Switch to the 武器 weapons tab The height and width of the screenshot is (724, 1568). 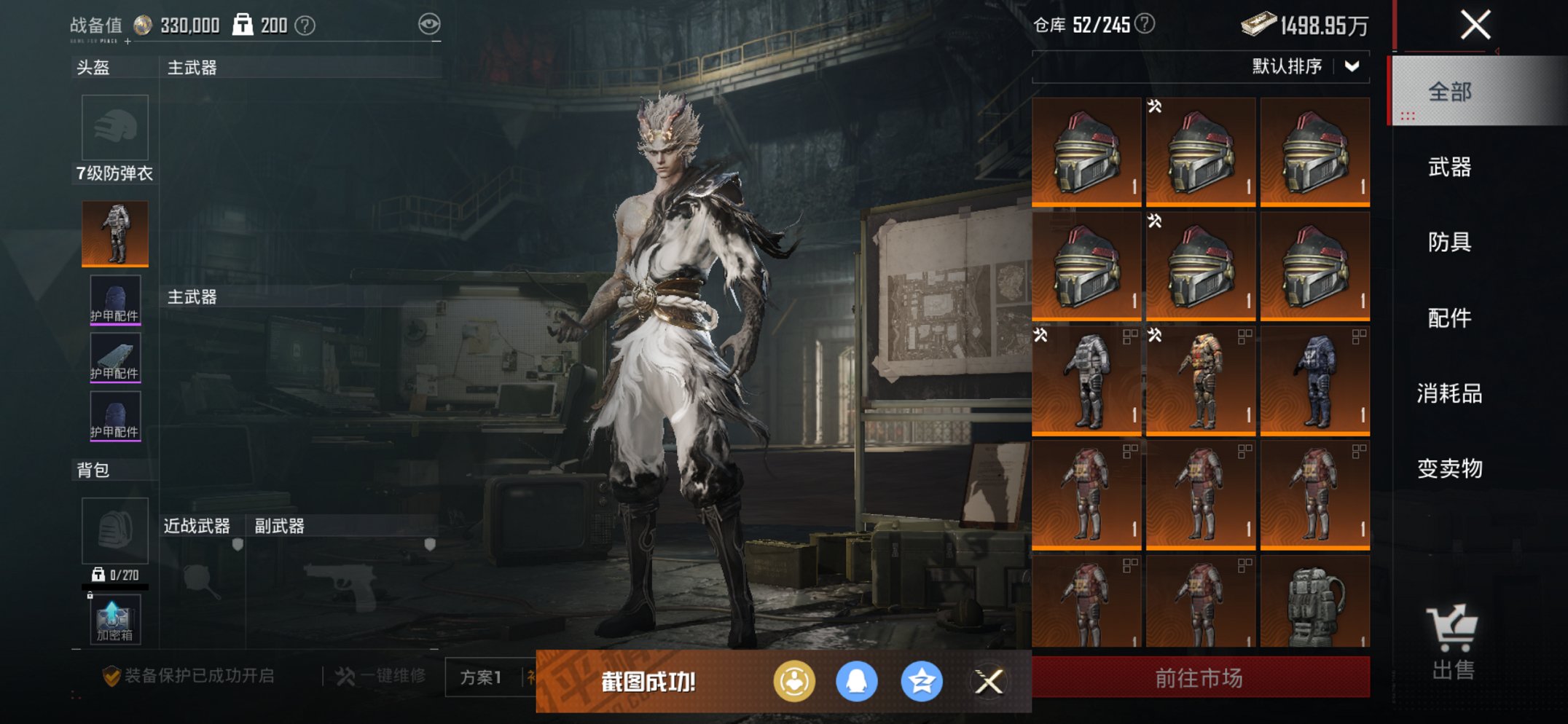click(x=1449, y=168)
